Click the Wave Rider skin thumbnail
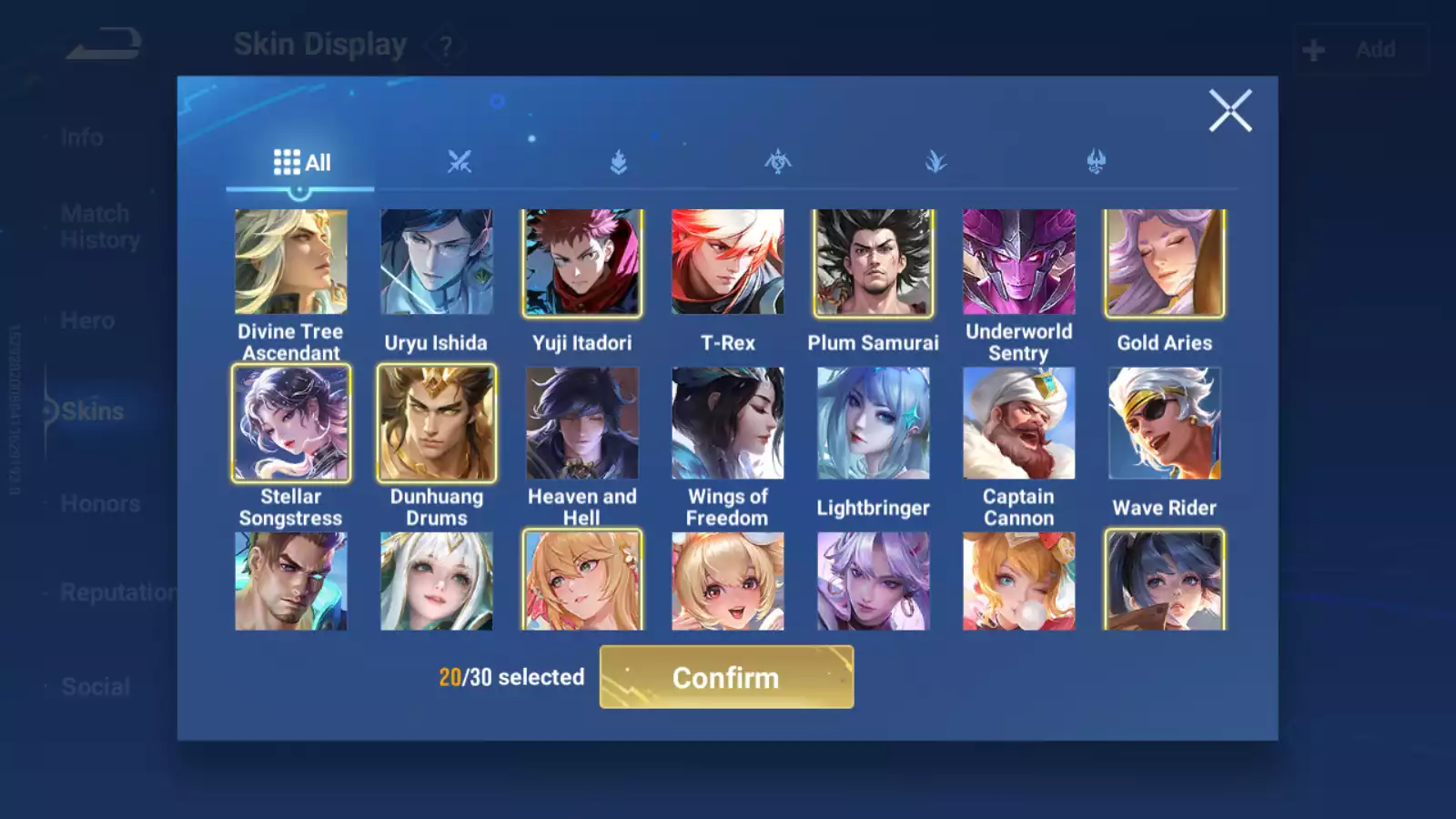 (x=1165, y=424)
